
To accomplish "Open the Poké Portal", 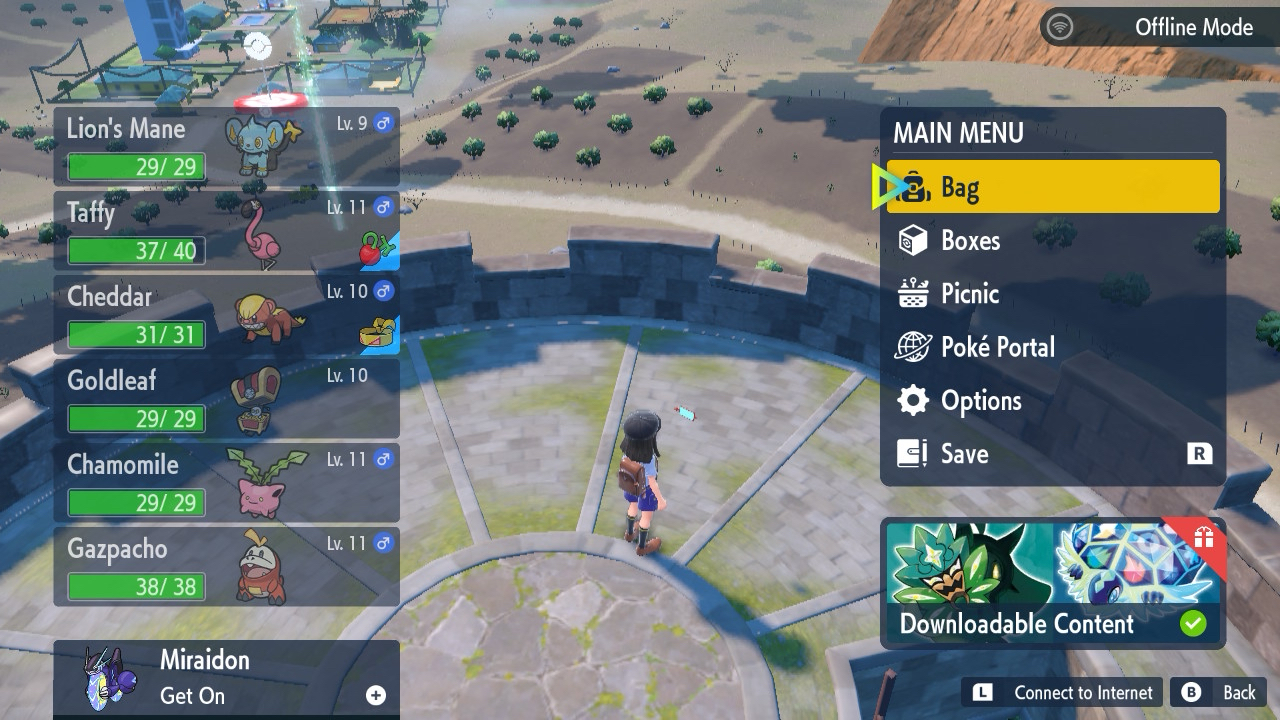I will (x=1052, y=347).
